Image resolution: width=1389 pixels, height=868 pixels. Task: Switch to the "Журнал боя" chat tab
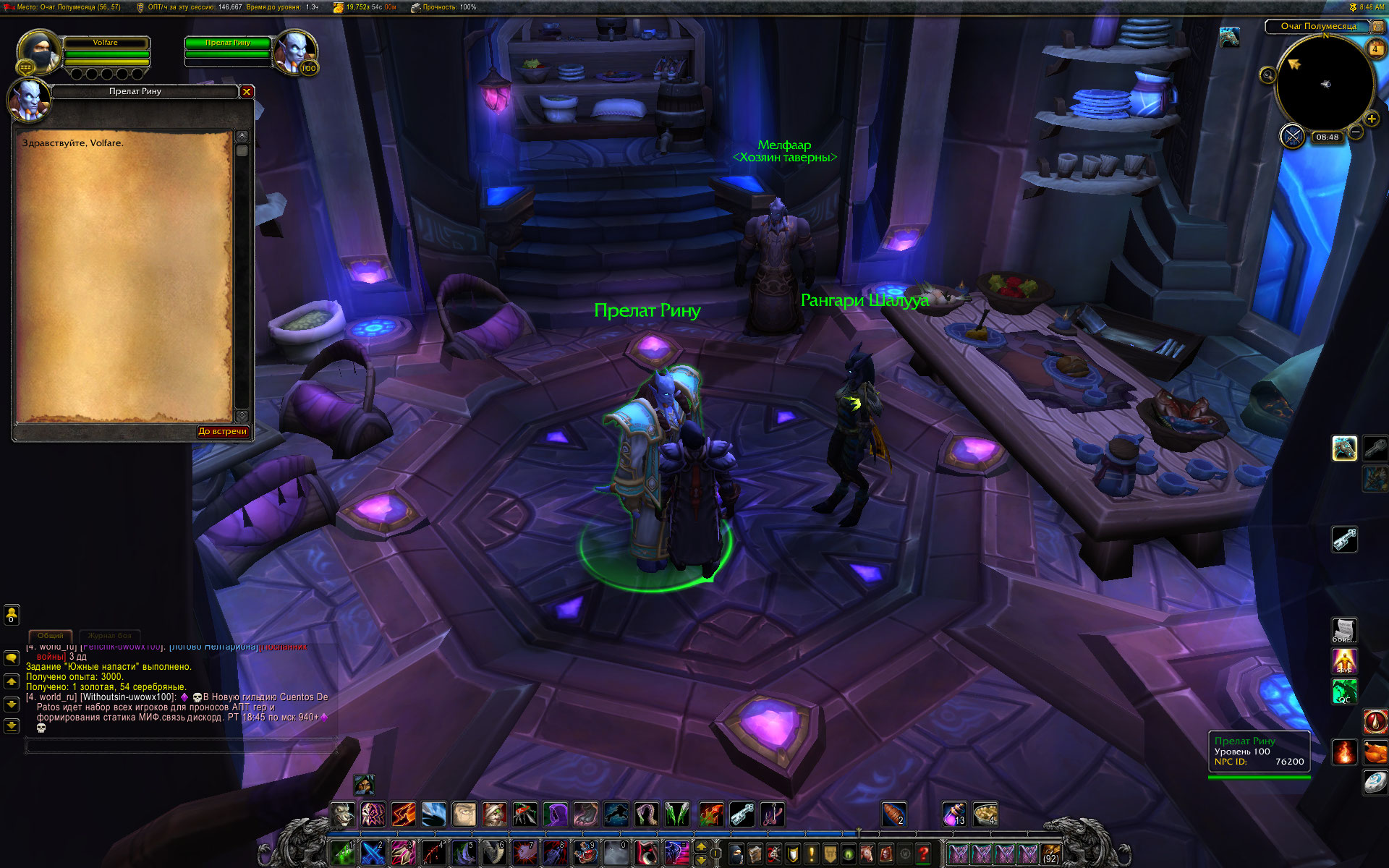[110, 636]
